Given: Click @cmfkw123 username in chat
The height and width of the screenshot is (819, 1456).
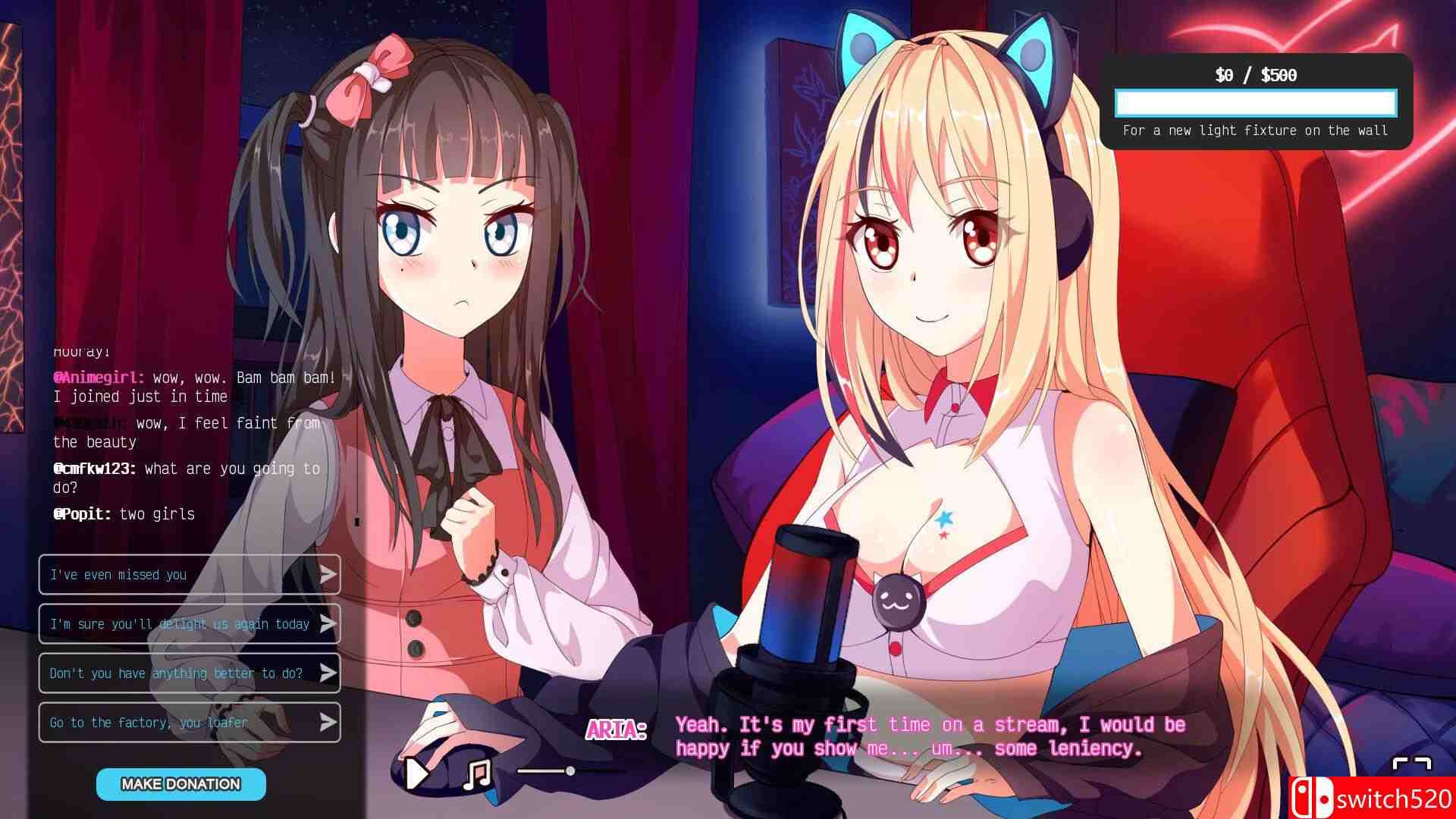Looking at the screenshot, I should pyautogui.click(x=95, y=469).
